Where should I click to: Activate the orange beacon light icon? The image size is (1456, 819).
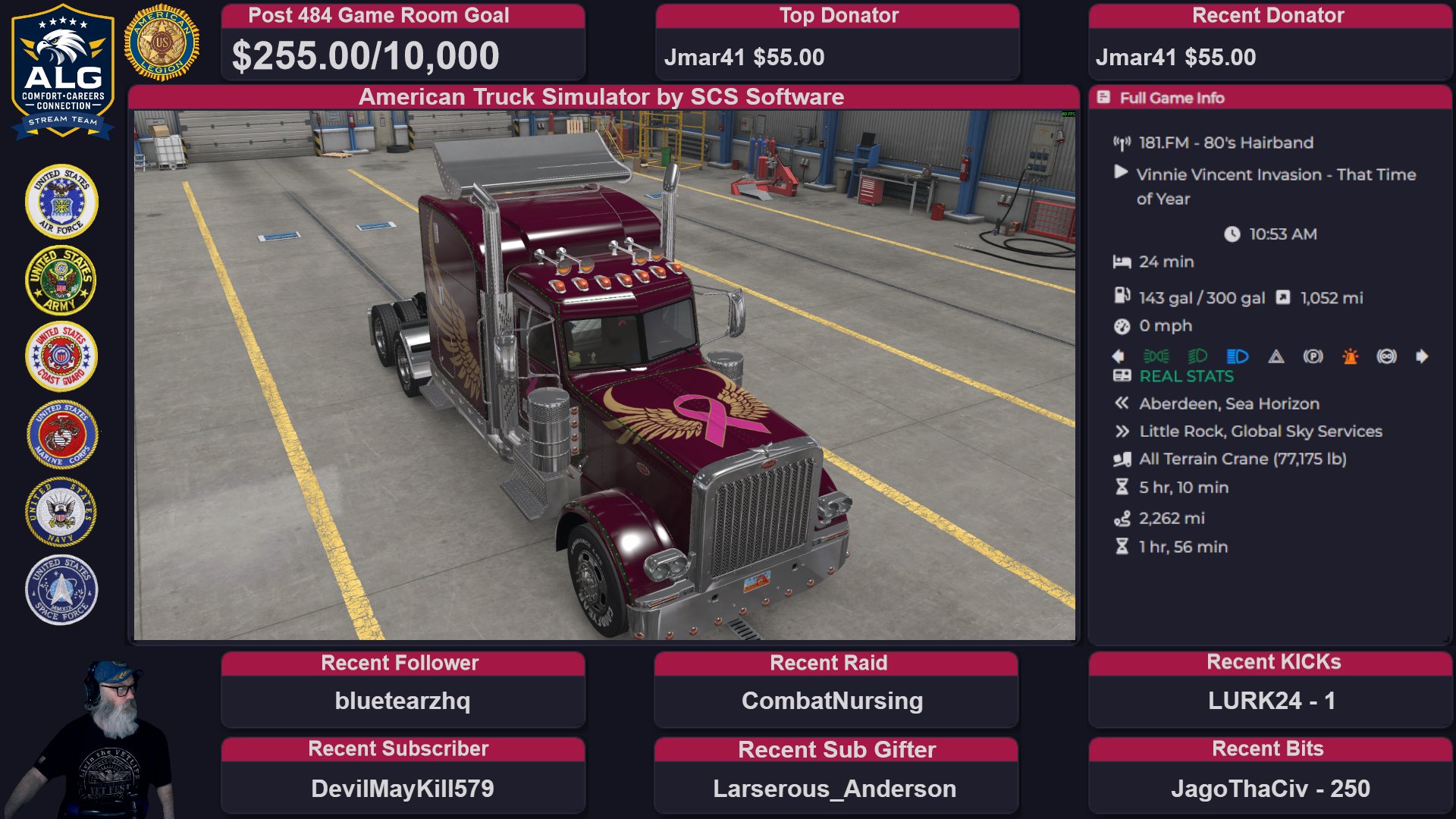tap(1351, 356)
